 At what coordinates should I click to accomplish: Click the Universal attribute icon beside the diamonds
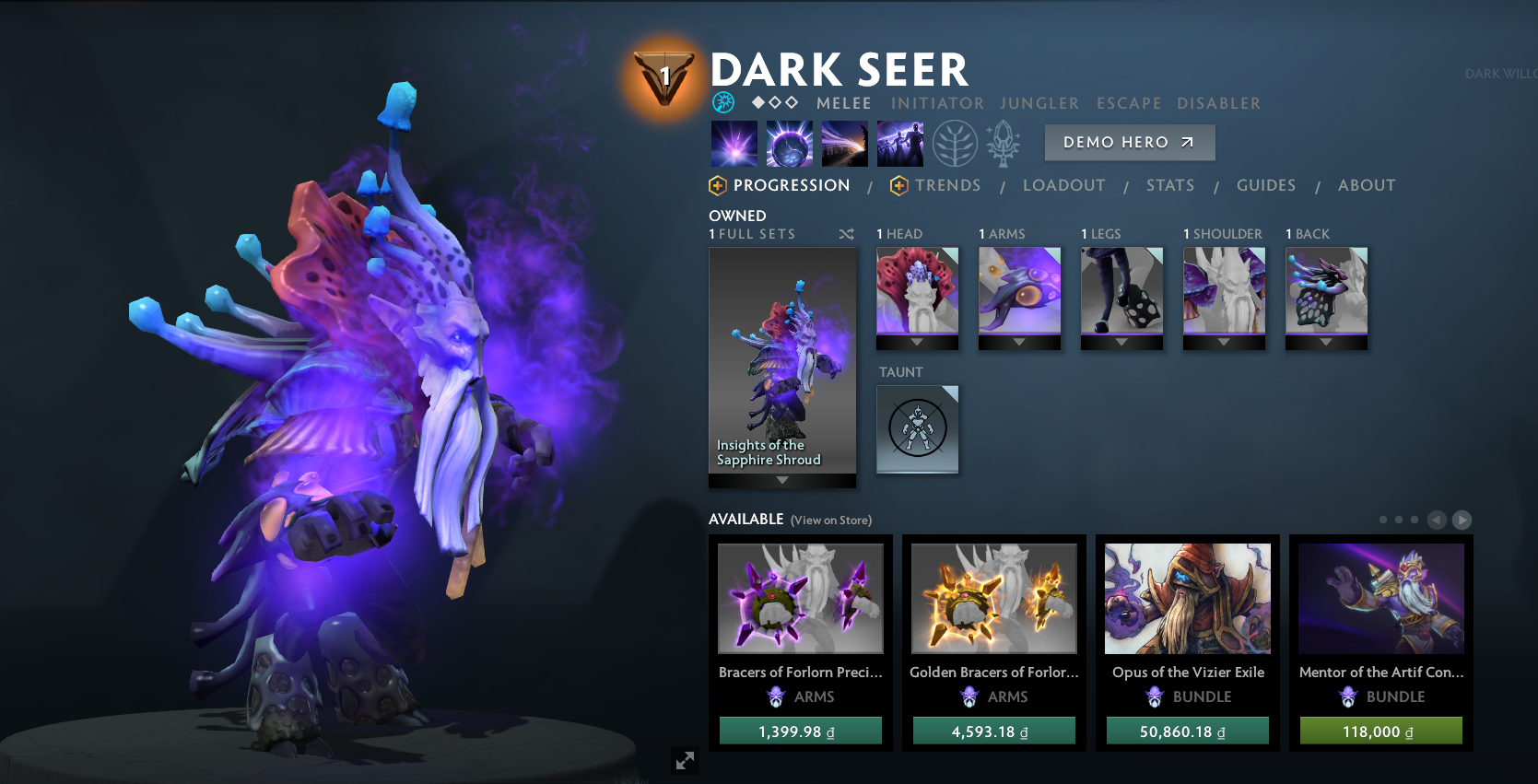coord(723,102)
